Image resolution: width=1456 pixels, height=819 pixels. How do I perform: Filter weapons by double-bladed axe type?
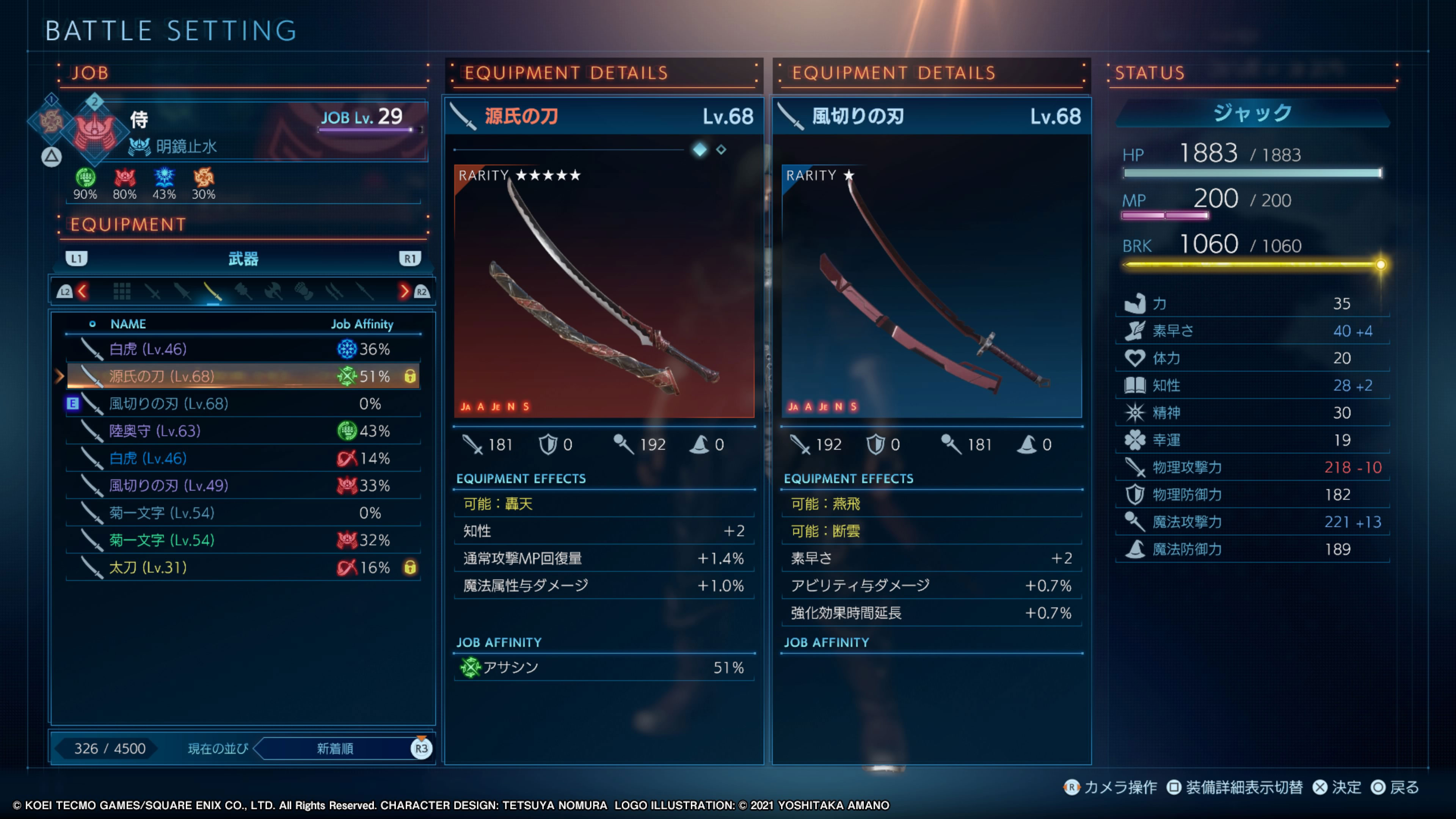[273, 292]
